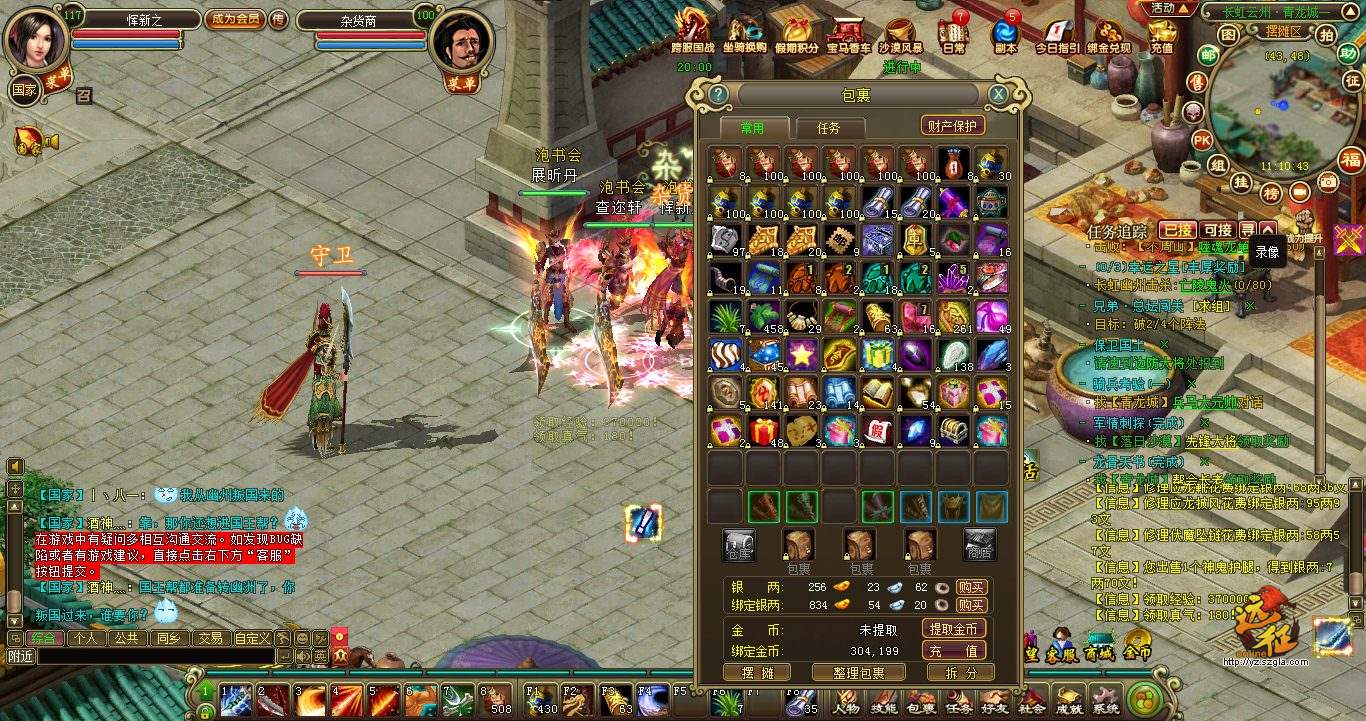Click the PK mode button by the minimap

coord(1202,139)
